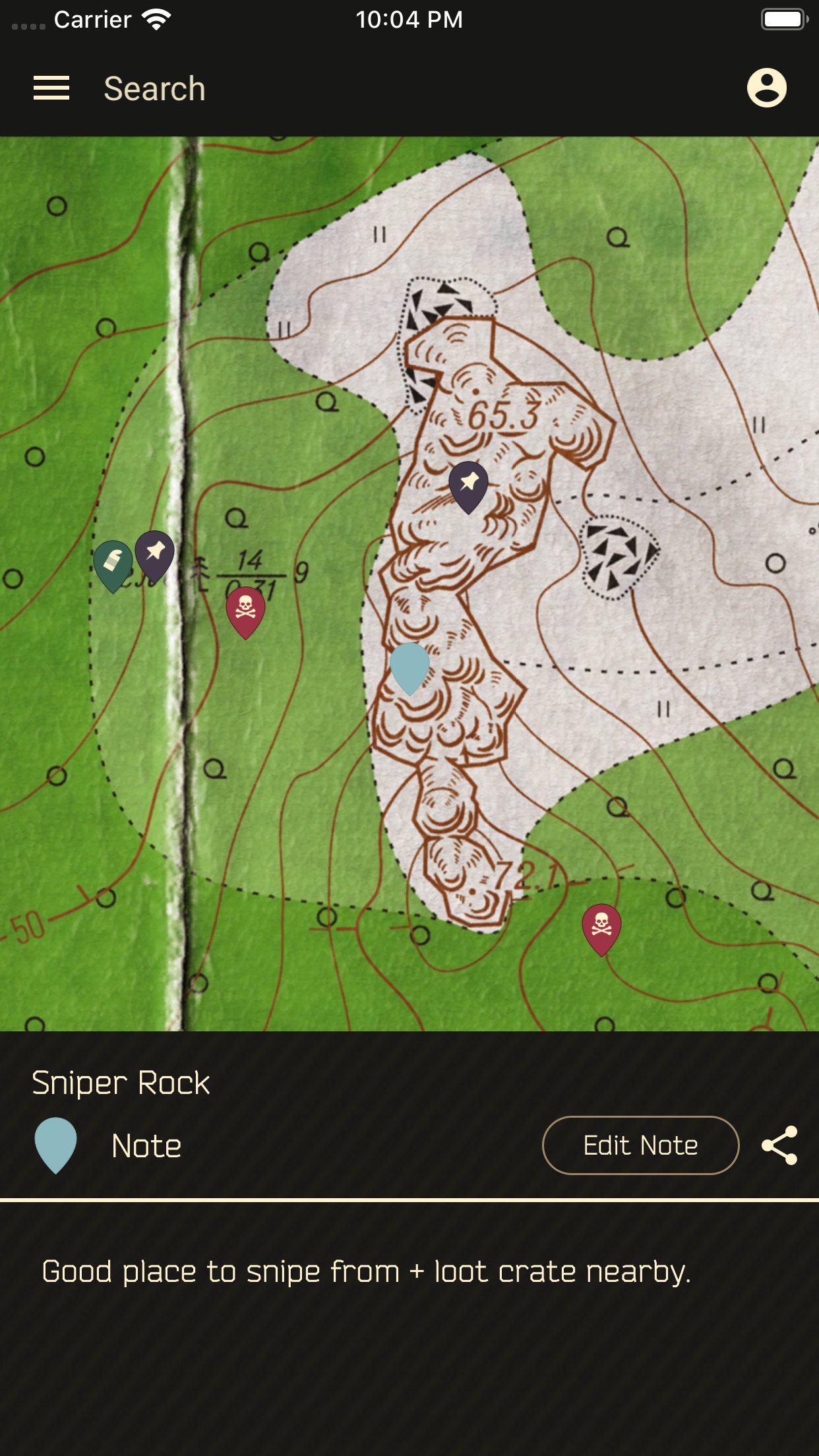The height and width of the screenshot is (1456, 819).
Task: Select the red skull marker near the 72.1 label
Action: pyautogui.click(x=601, y=927)
